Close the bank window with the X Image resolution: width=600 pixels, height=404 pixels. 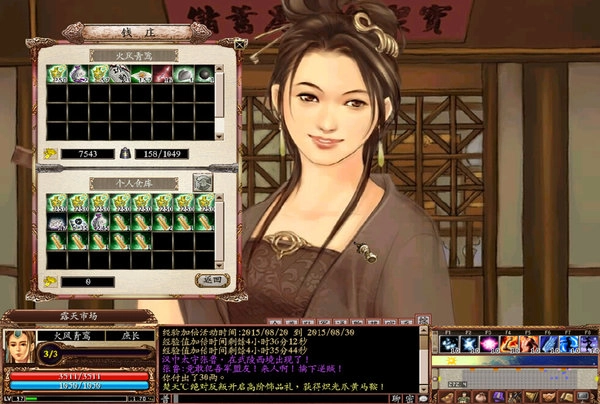239,43
